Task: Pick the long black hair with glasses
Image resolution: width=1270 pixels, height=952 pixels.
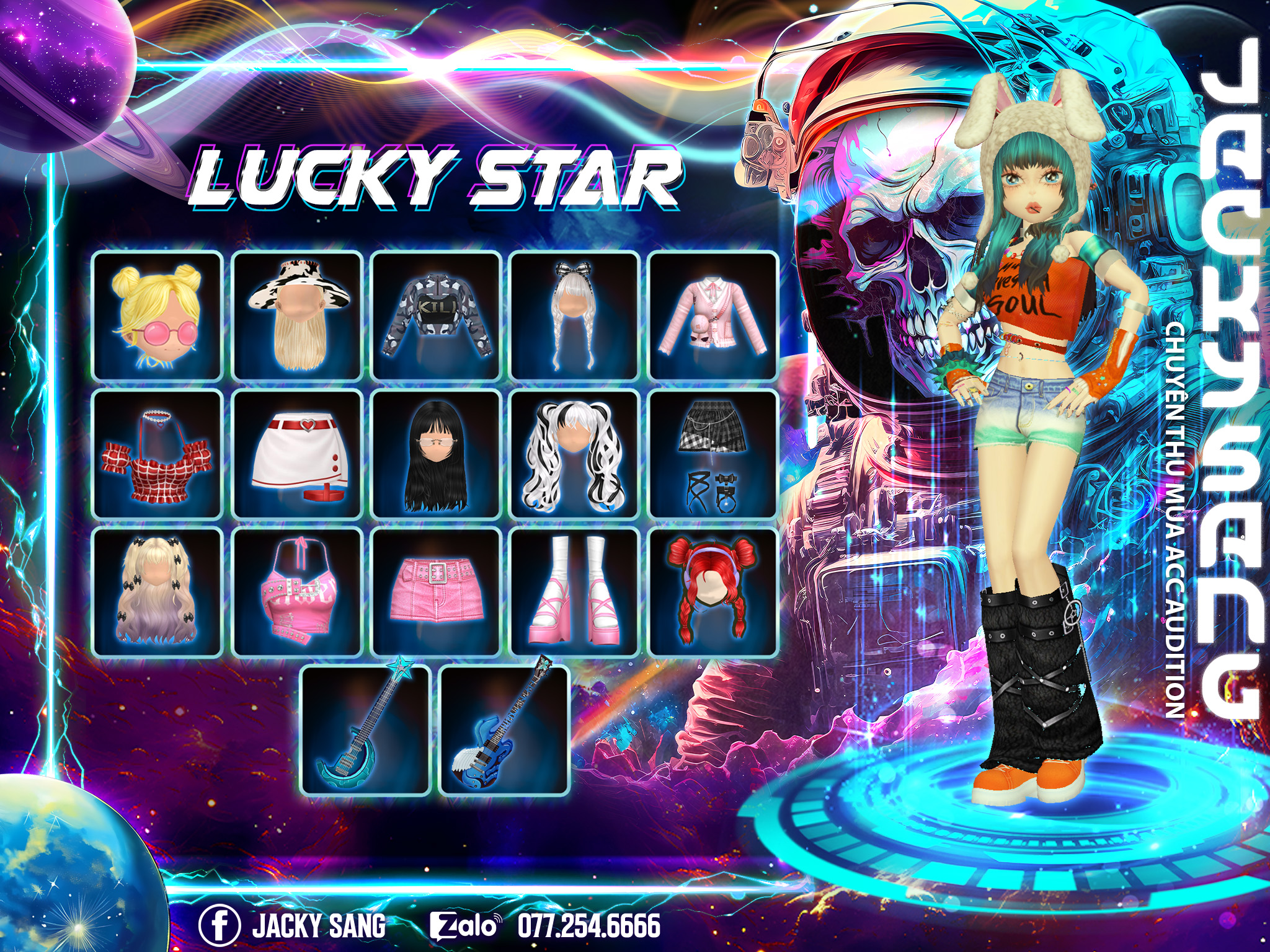Action: pos(436,454)
